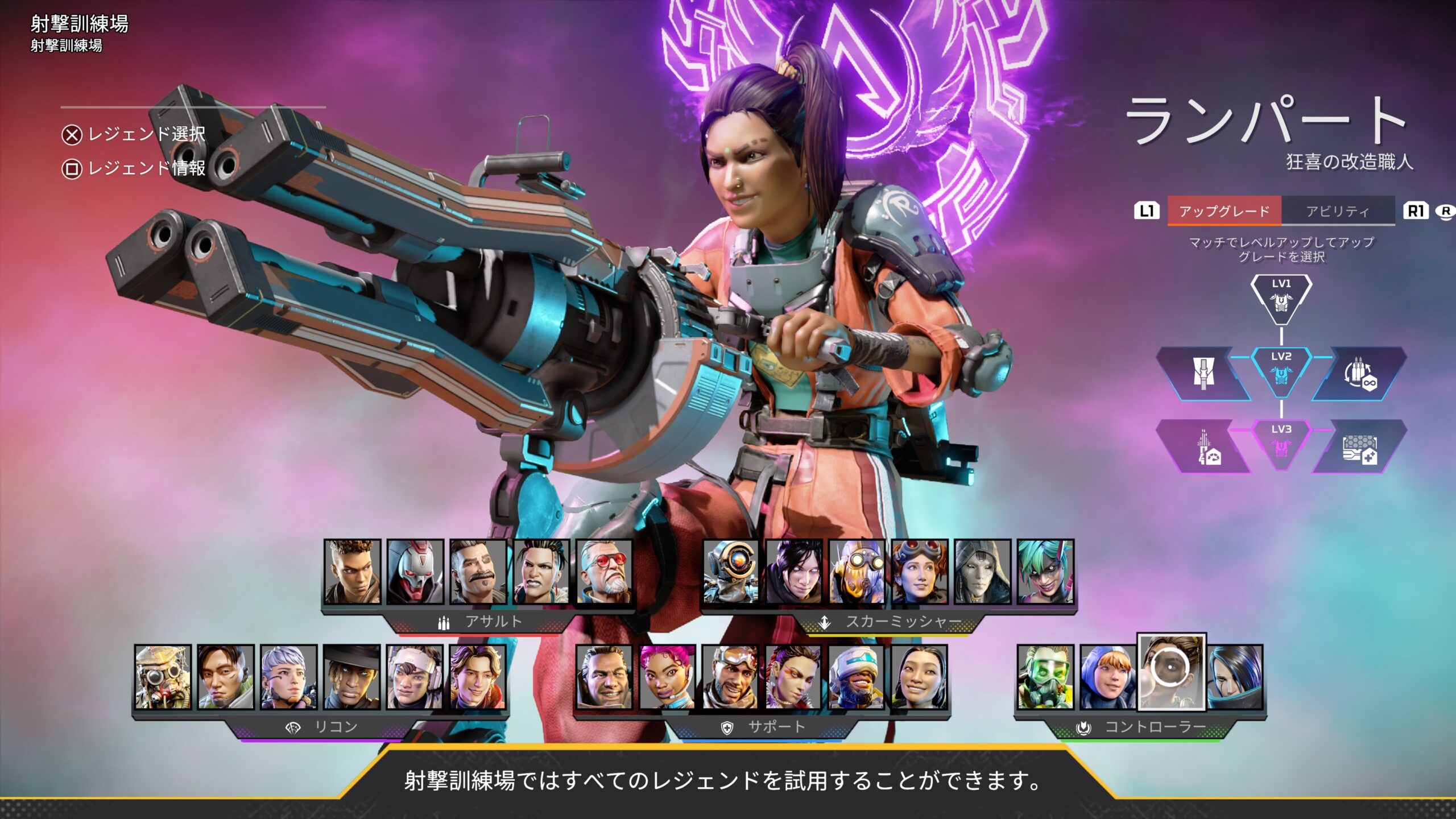Select Gibraltar's portrait in Support row
1456x819 pixels.
point(604,677)
